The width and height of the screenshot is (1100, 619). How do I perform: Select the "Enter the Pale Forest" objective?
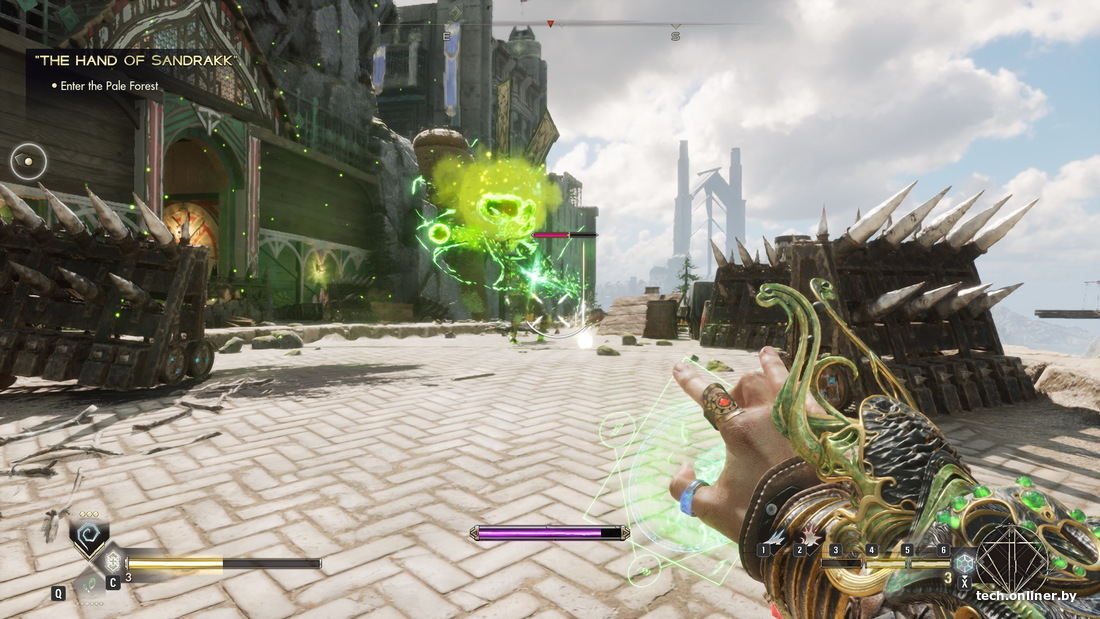109,86
